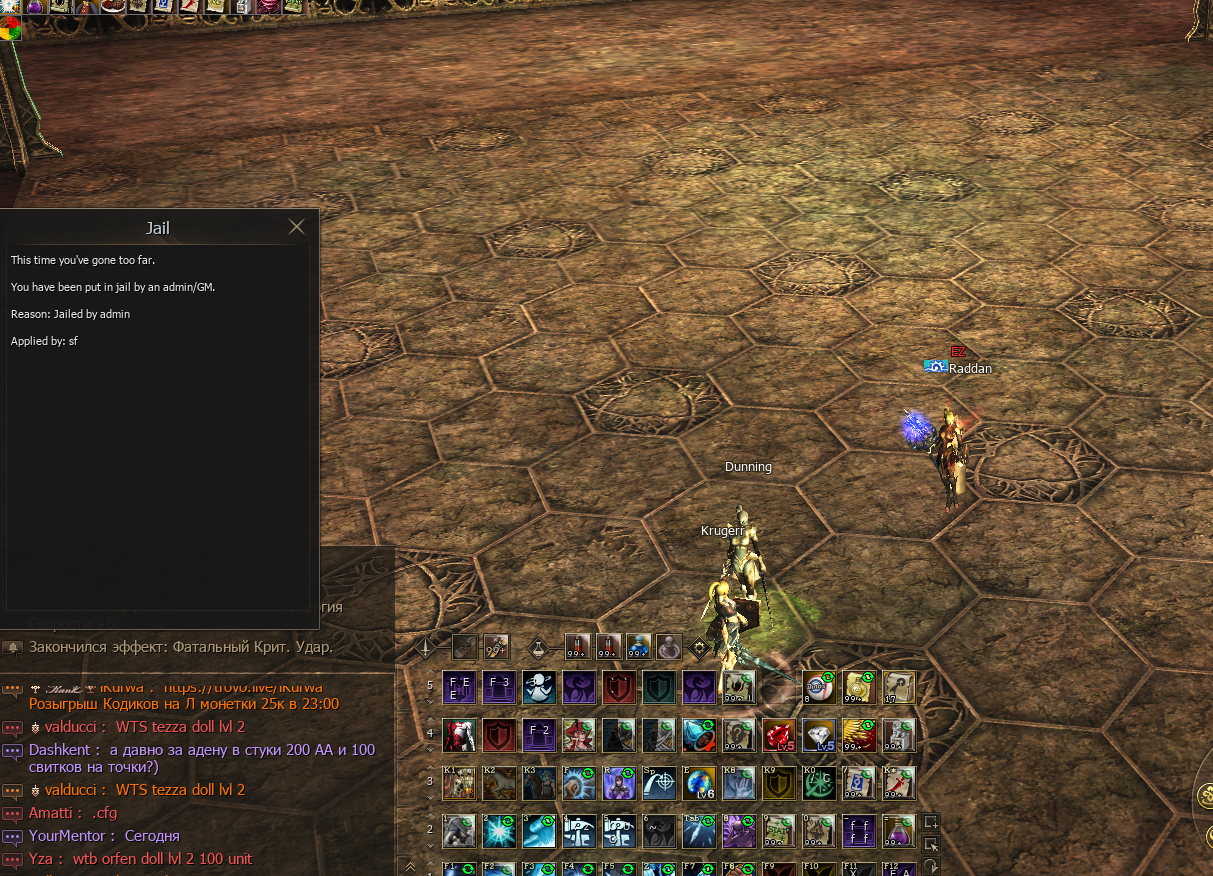Click the yellow shield skill icon
Viewport: 1213px width, 876px height.
click(x=778, y=782)
